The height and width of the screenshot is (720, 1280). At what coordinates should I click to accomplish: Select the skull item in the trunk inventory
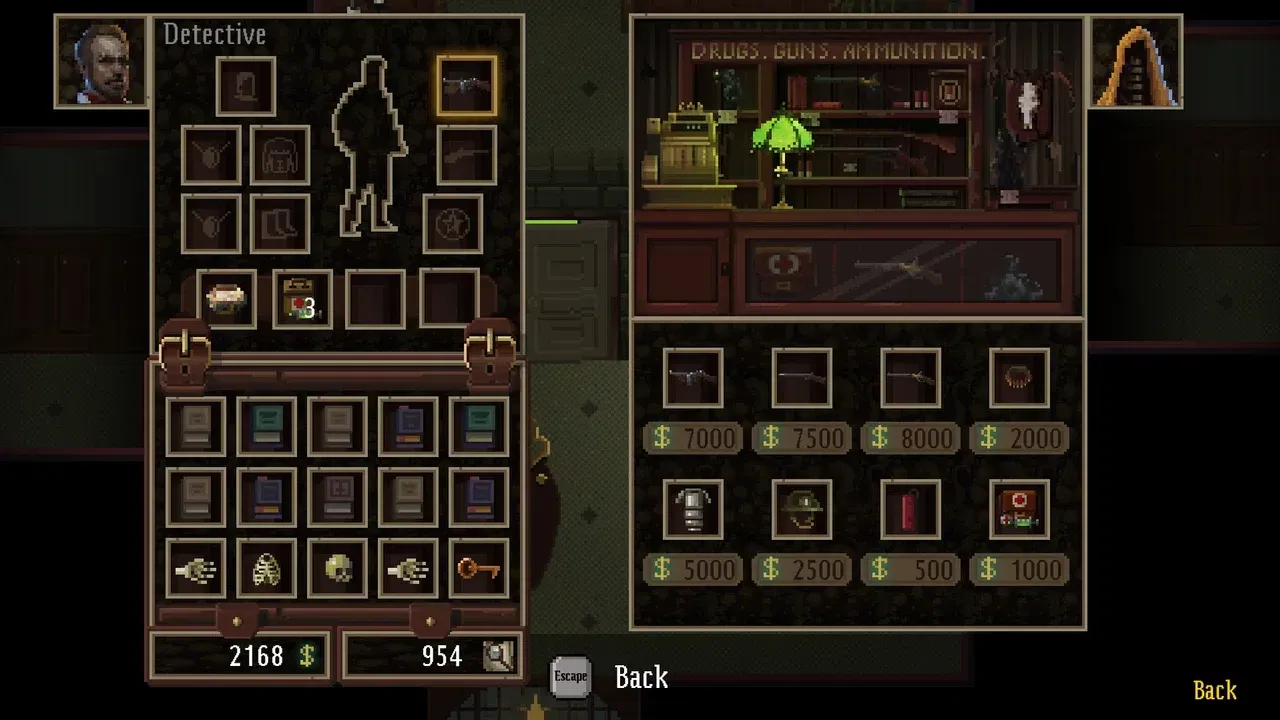pos(336,568)
